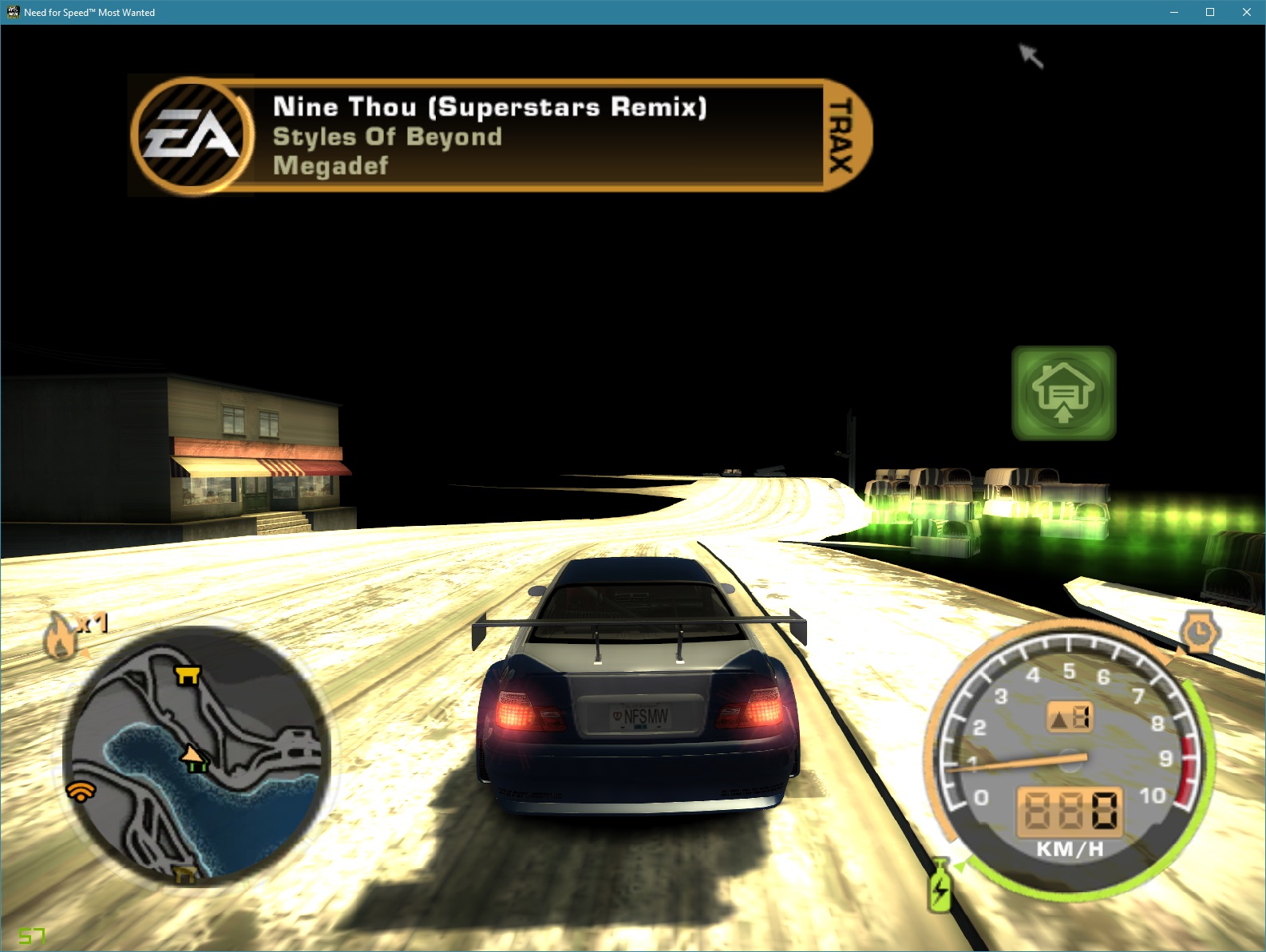Click the EA Trax logo
Screen dimensions: 1266x952
click(x=191, y=136)
